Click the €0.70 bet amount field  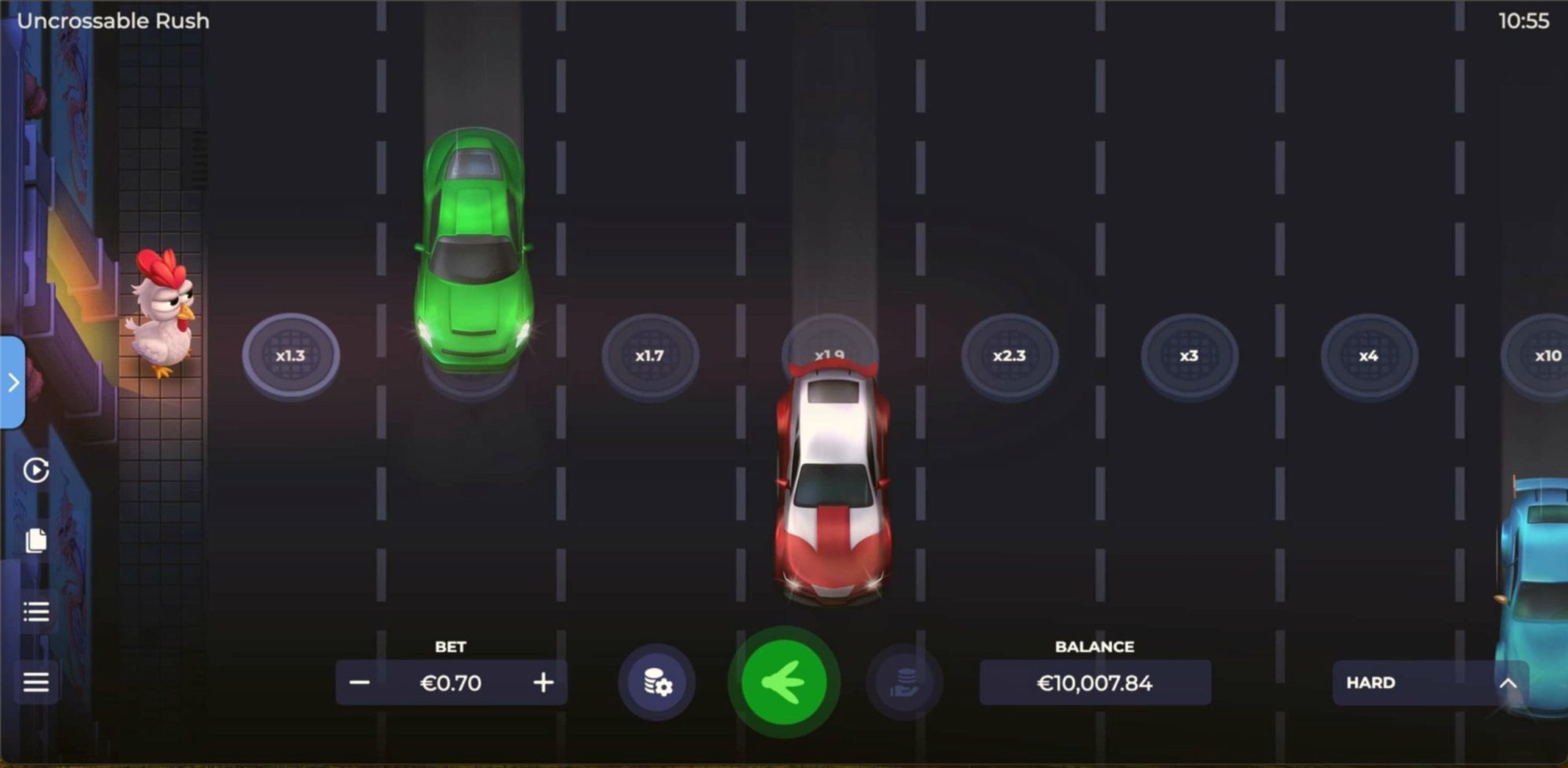(x=452, y=682)
